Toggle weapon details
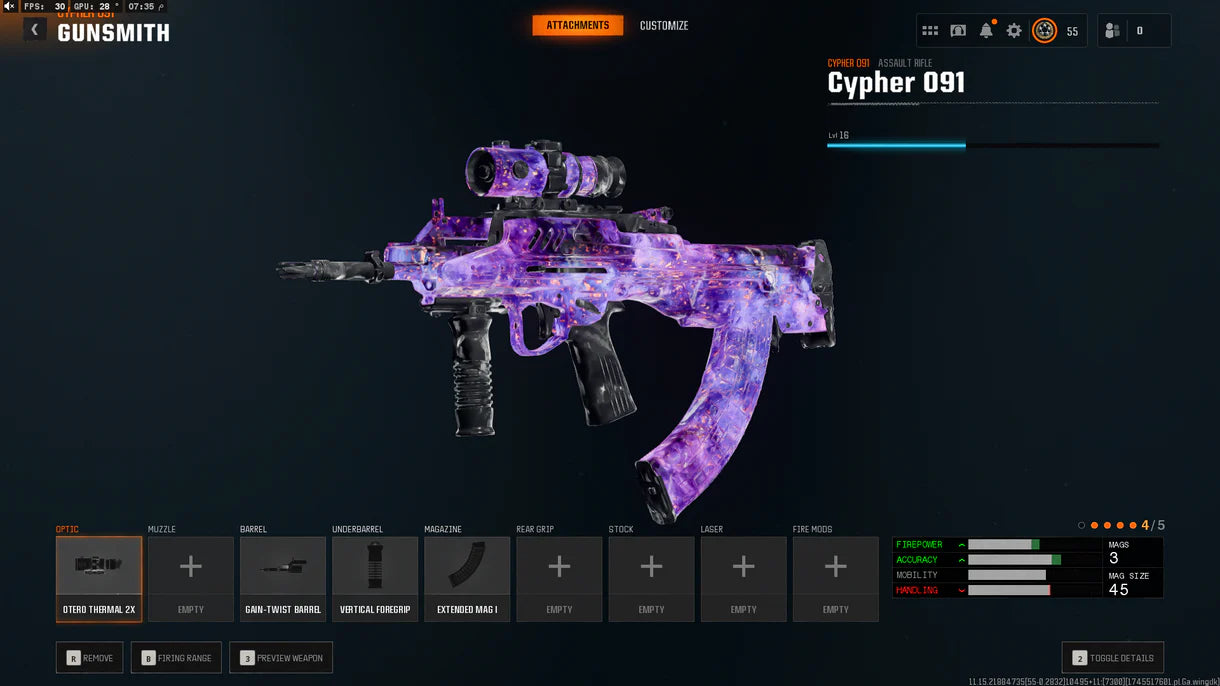The width and height of the screenshot is (1220, 686). (1112, 658)
